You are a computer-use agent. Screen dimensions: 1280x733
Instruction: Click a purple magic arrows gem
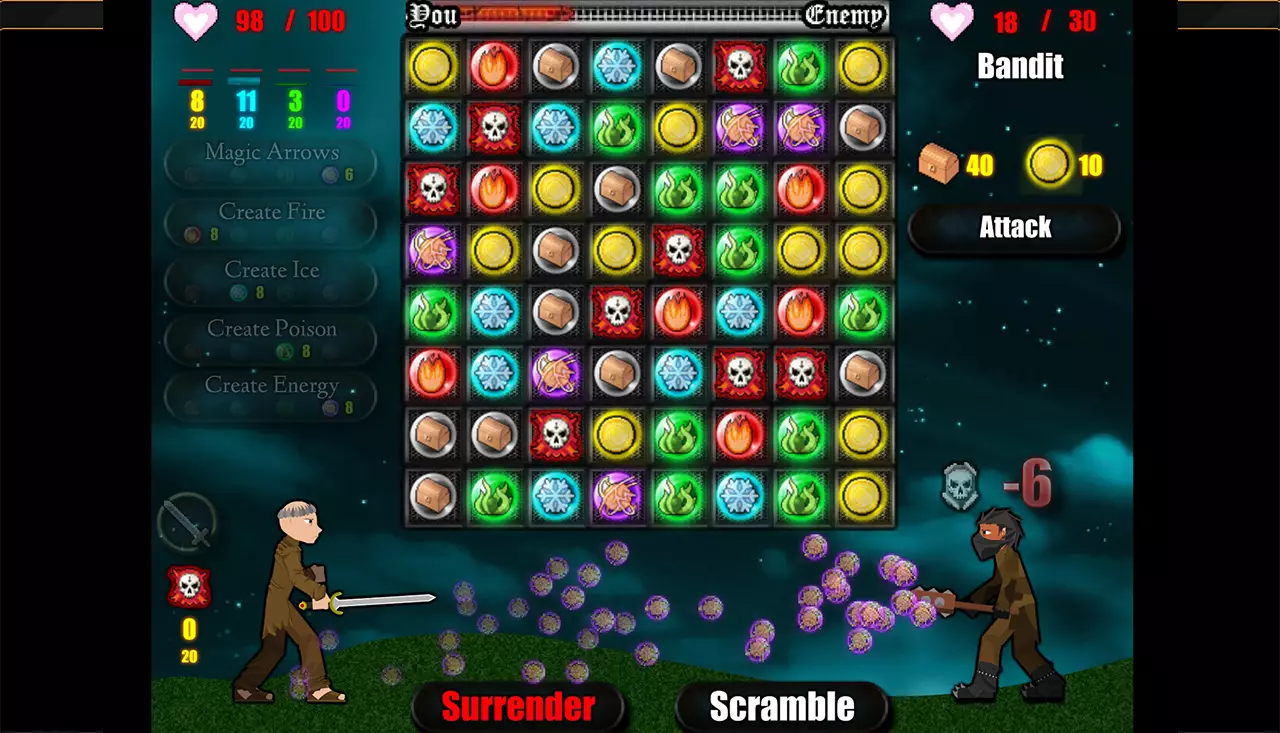point(740,128)
